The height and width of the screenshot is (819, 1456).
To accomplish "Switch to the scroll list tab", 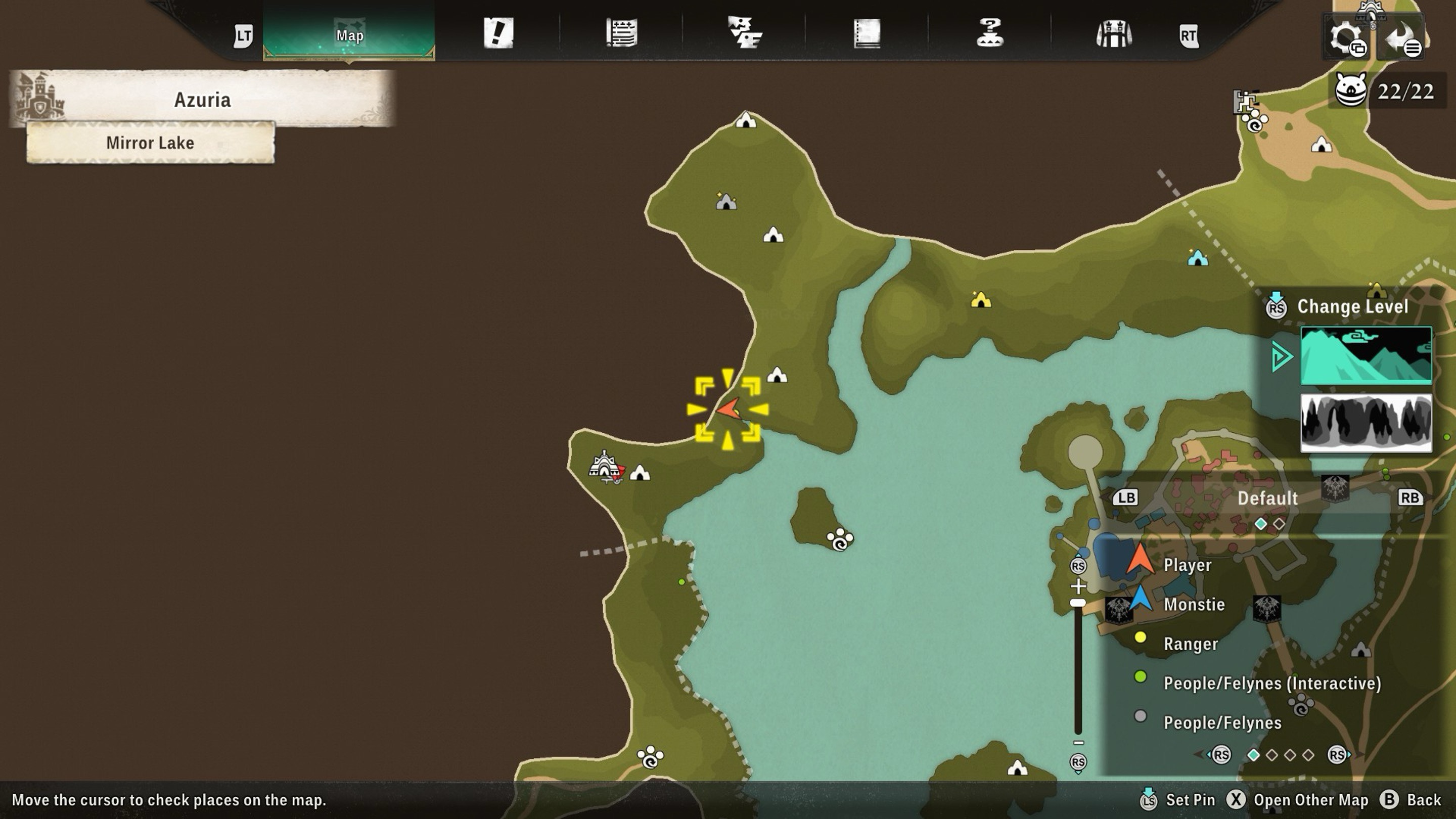I will coord(622,33).
